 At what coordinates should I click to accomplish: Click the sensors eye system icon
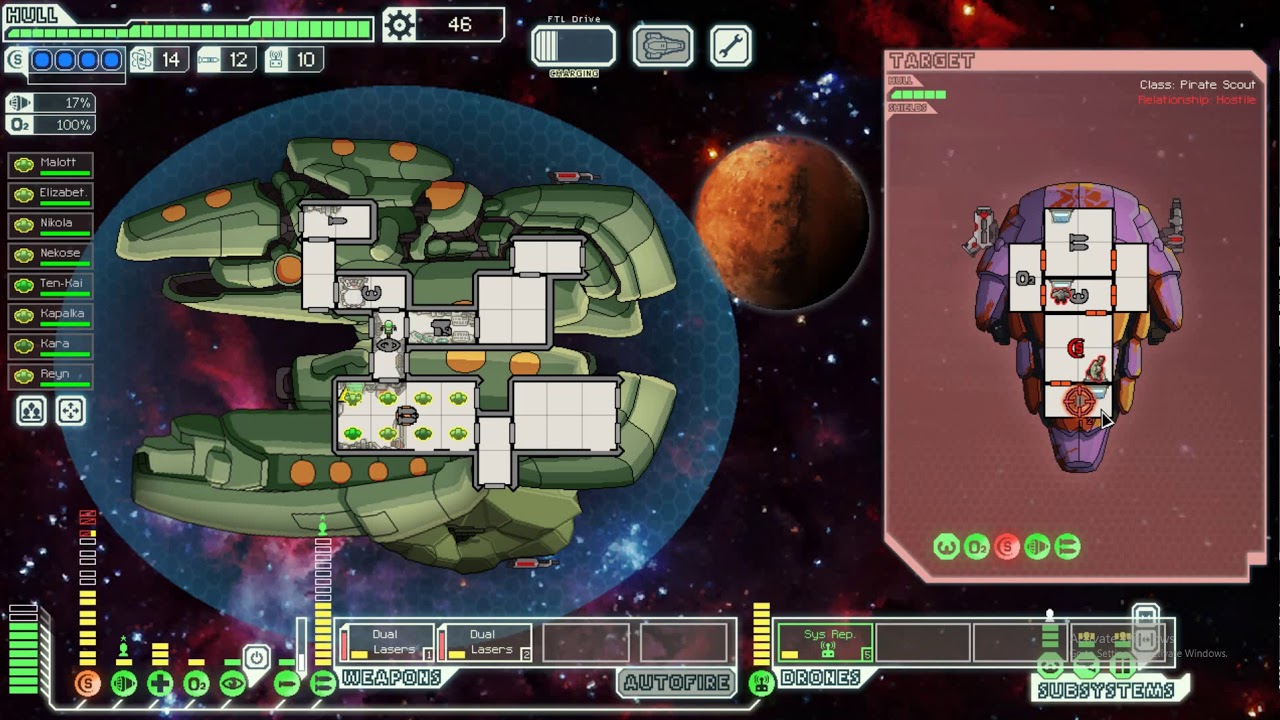(x=232, y=684)
